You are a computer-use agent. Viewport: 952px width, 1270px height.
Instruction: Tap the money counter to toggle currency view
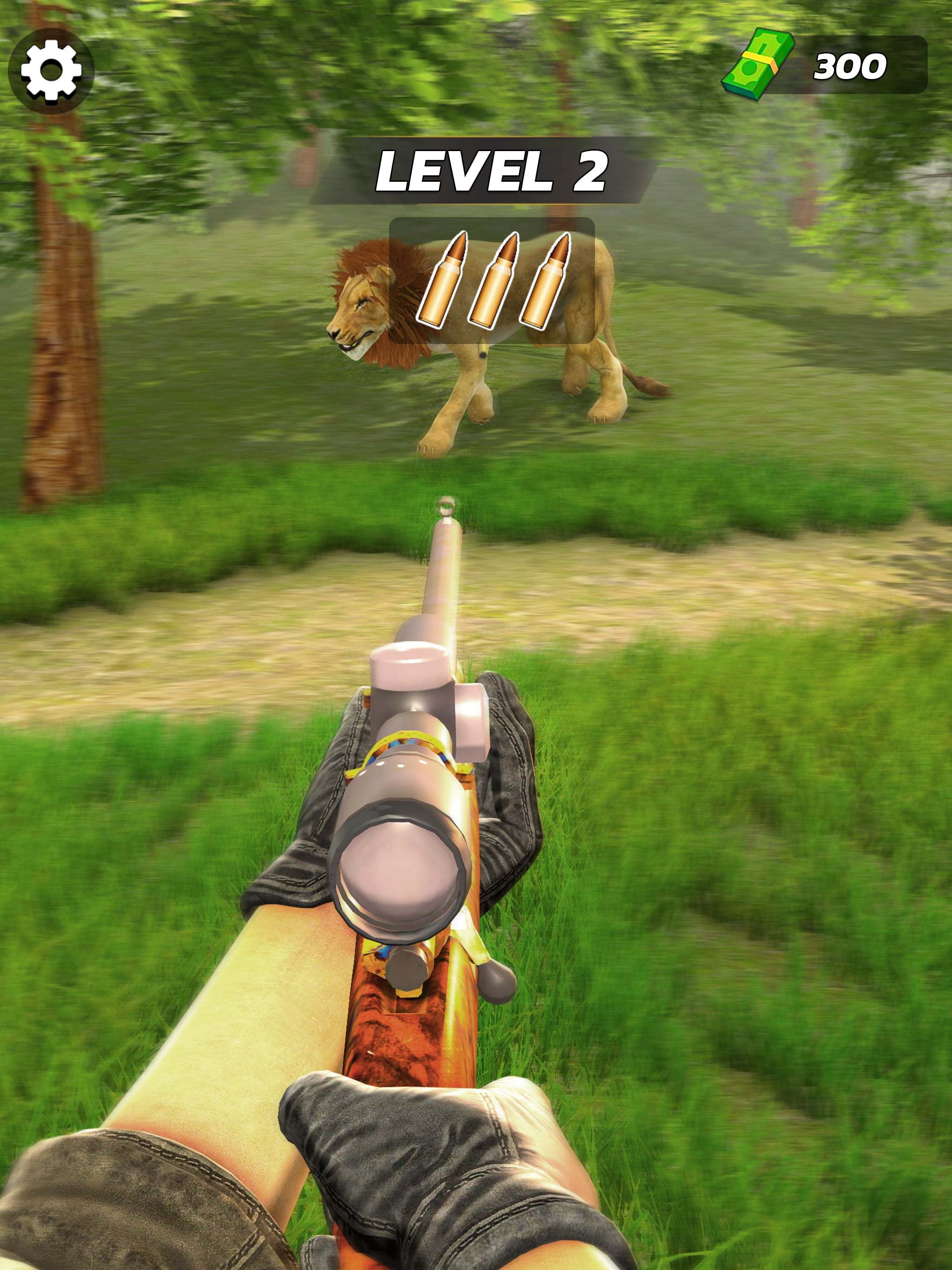(849, 66)
